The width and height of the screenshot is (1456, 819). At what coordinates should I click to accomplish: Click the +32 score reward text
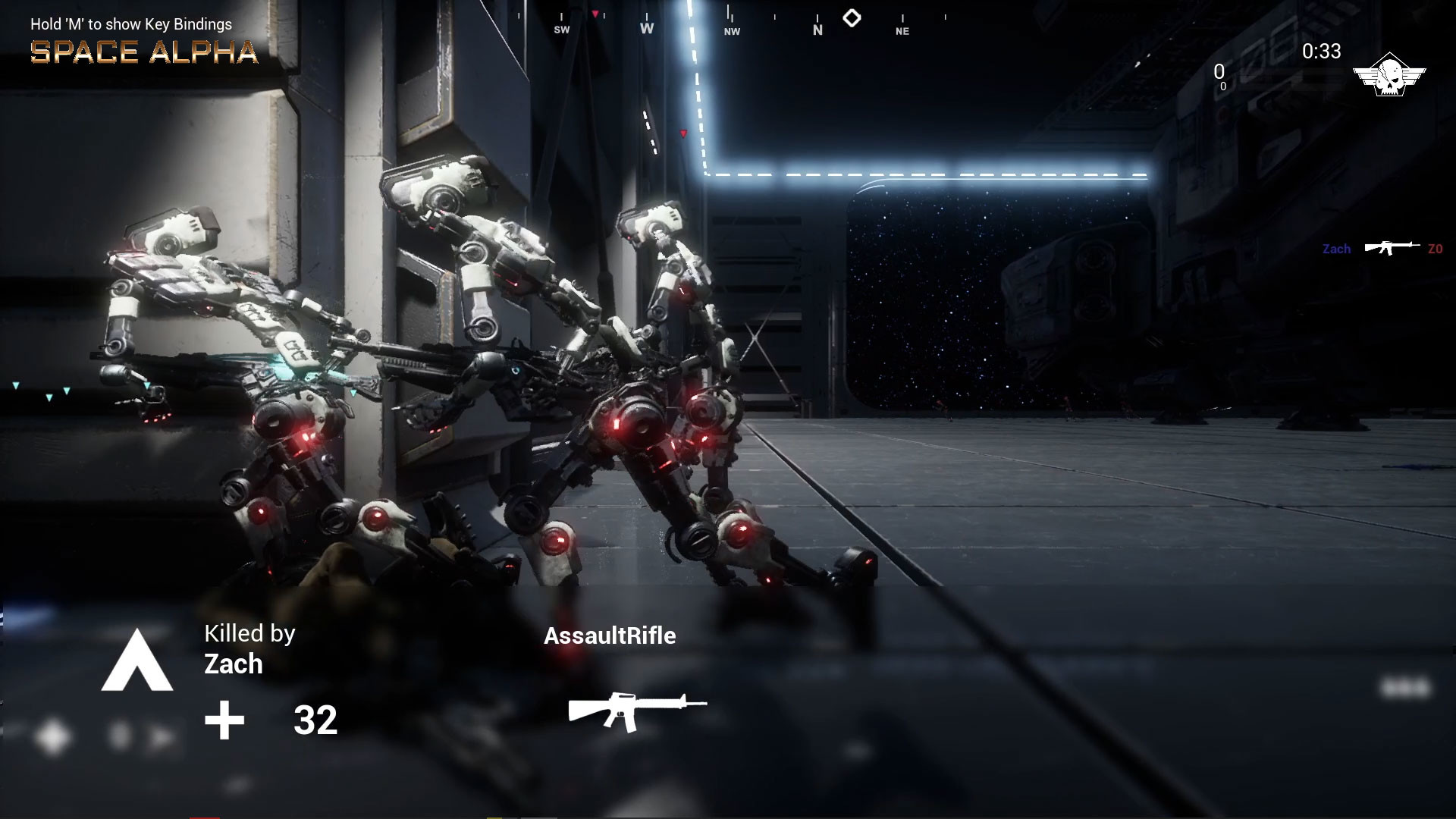click(x=315, y=720)
